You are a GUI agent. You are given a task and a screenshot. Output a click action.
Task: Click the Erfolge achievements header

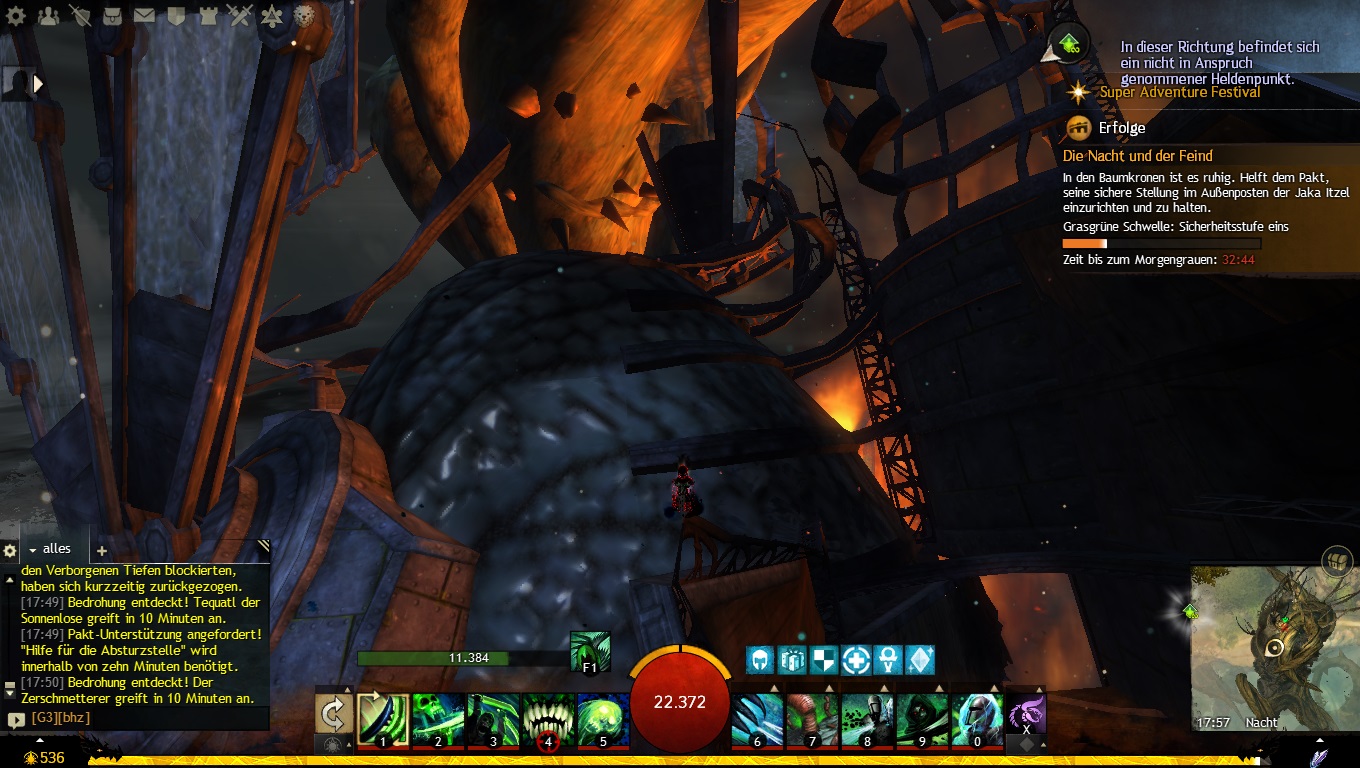(1121, 128)
